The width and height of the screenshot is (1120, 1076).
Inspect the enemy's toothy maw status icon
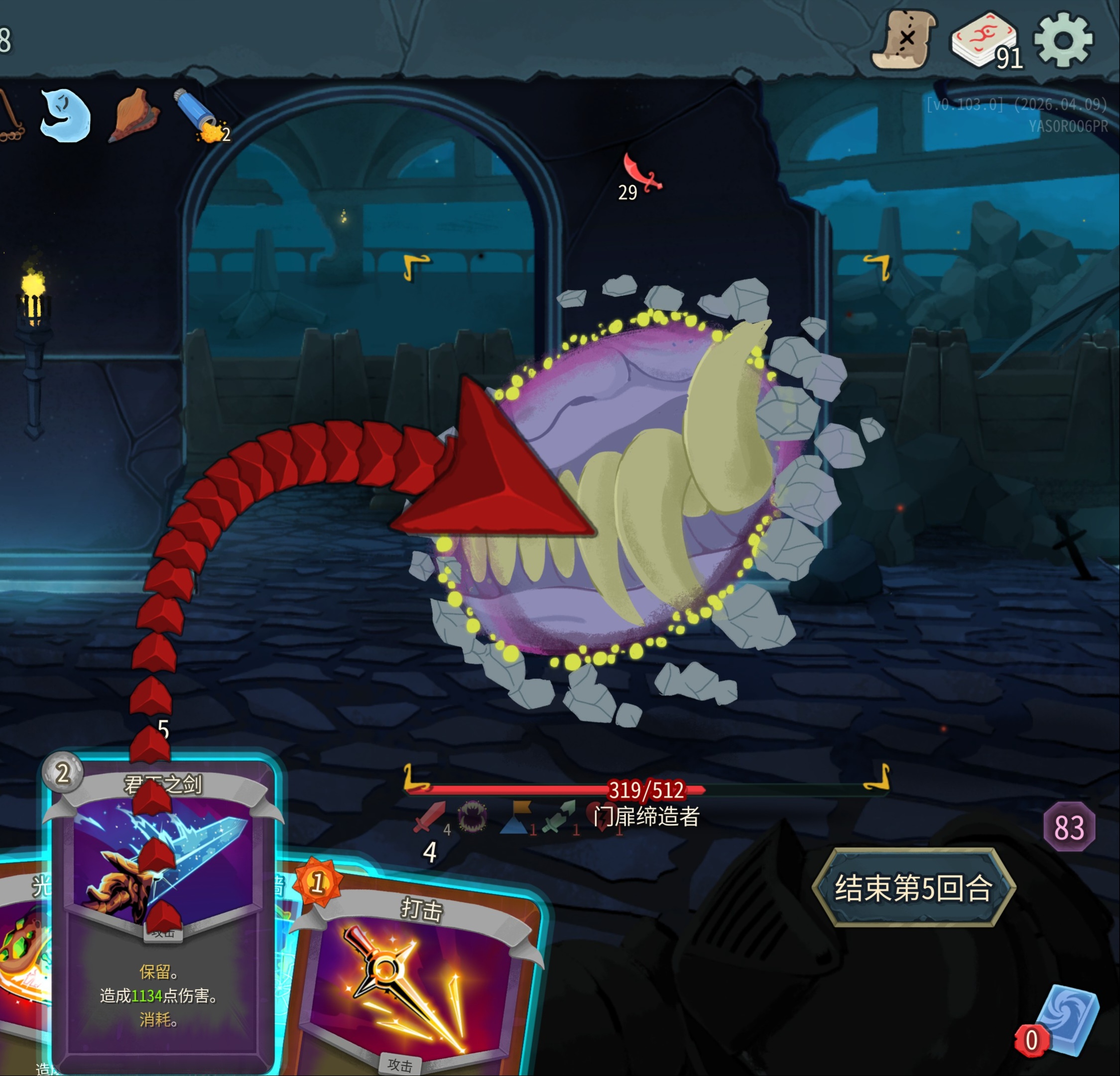click(x=473, y=817)
